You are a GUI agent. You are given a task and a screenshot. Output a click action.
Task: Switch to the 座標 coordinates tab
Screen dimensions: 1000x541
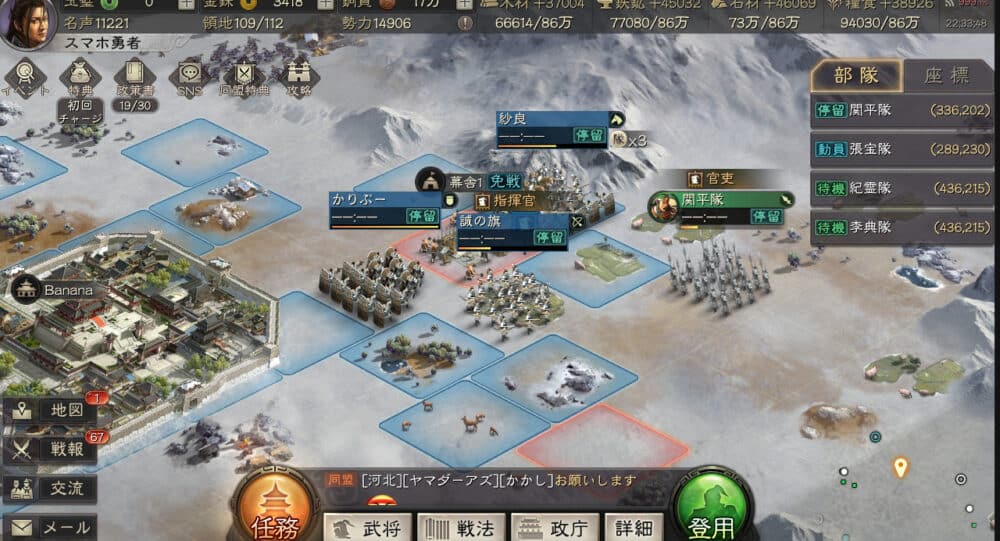point(946,76)
